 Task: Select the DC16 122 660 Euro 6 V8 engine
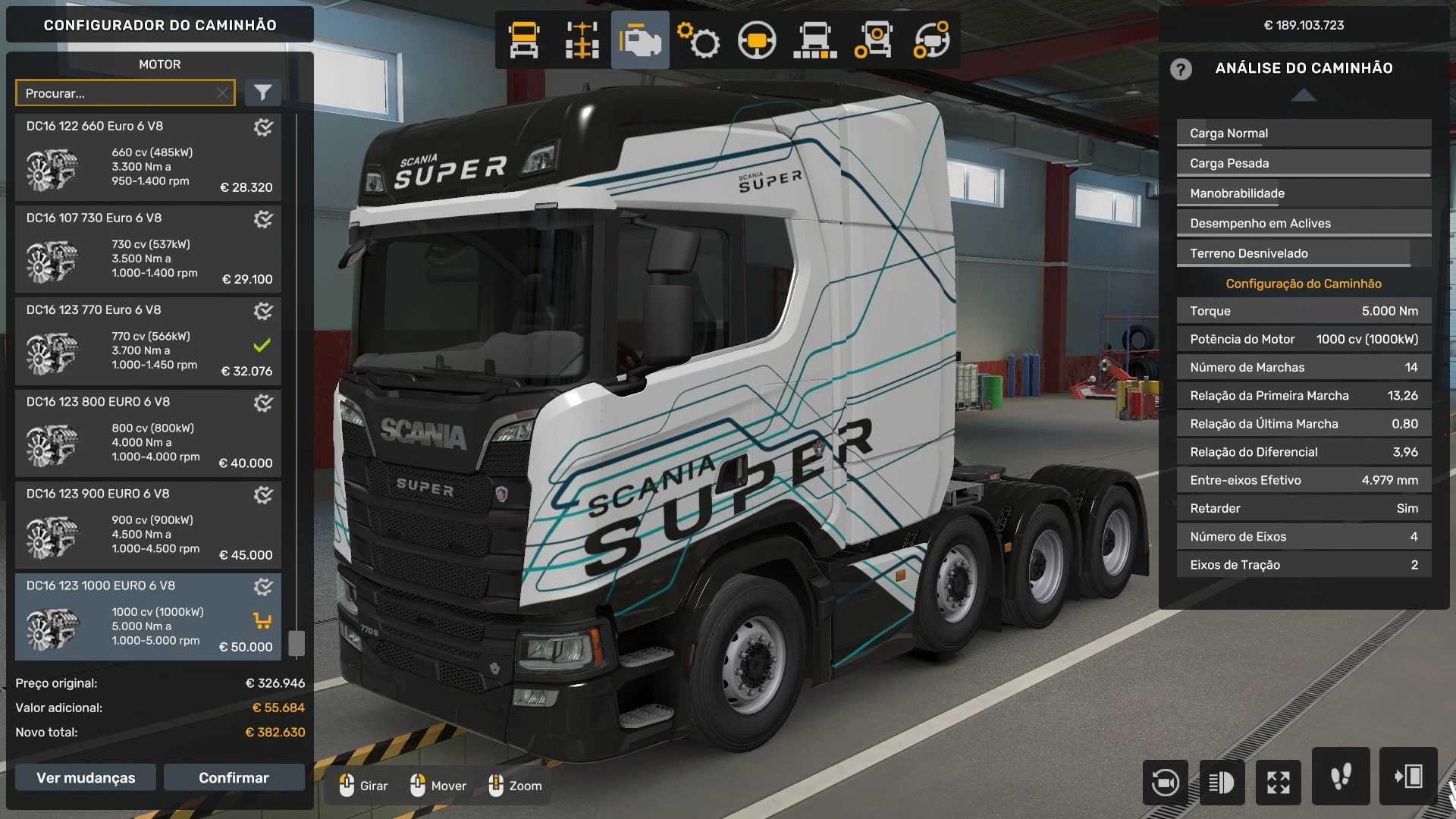[x=148, y=158]
